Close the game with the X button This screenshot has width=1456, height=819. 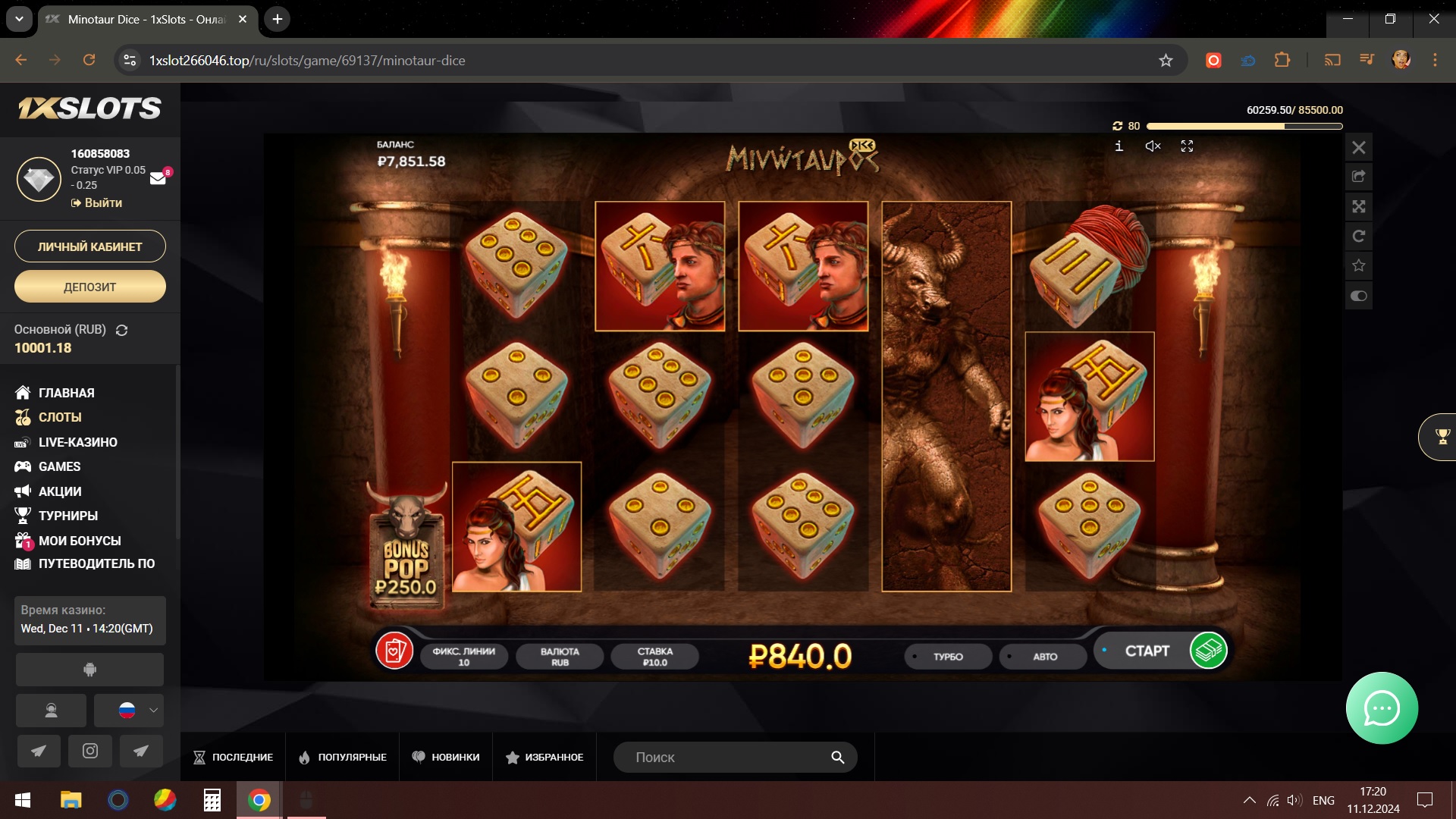[1358, 148]
